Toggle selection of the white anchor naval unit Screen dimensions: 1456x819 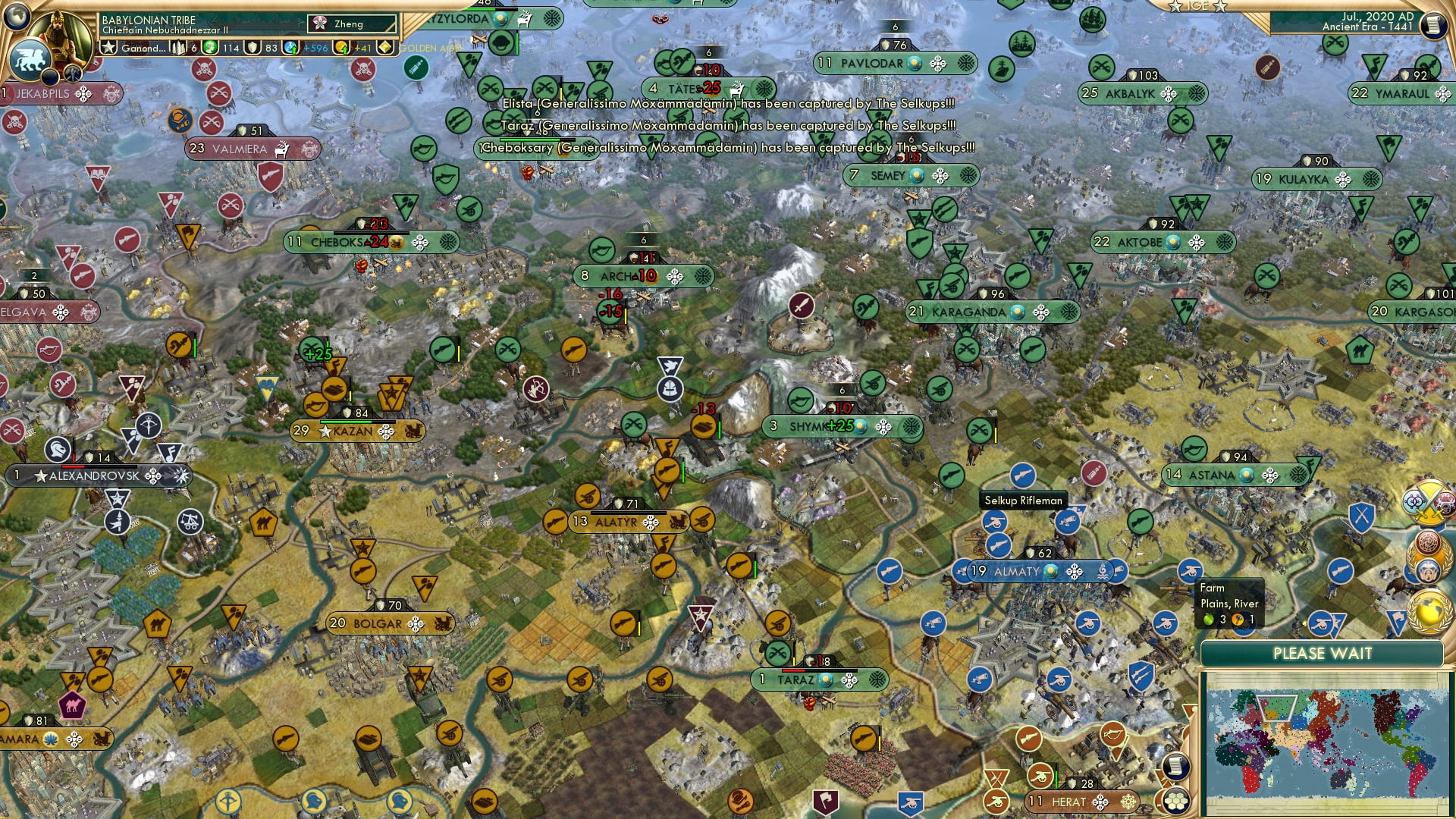pos(670,388)
